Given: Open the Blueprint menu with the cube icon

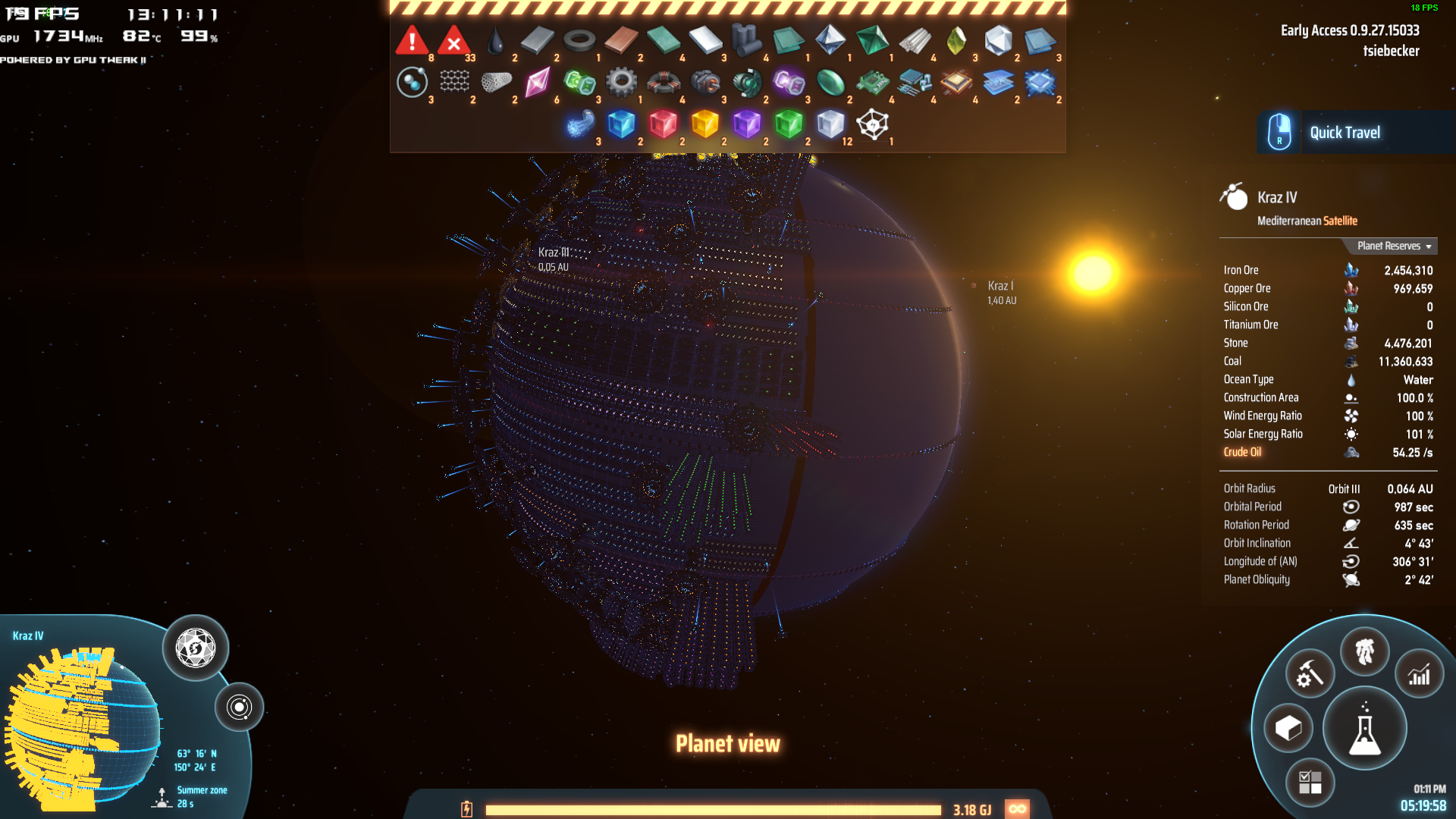Looking at the screenshot, I should point(1290,726).
